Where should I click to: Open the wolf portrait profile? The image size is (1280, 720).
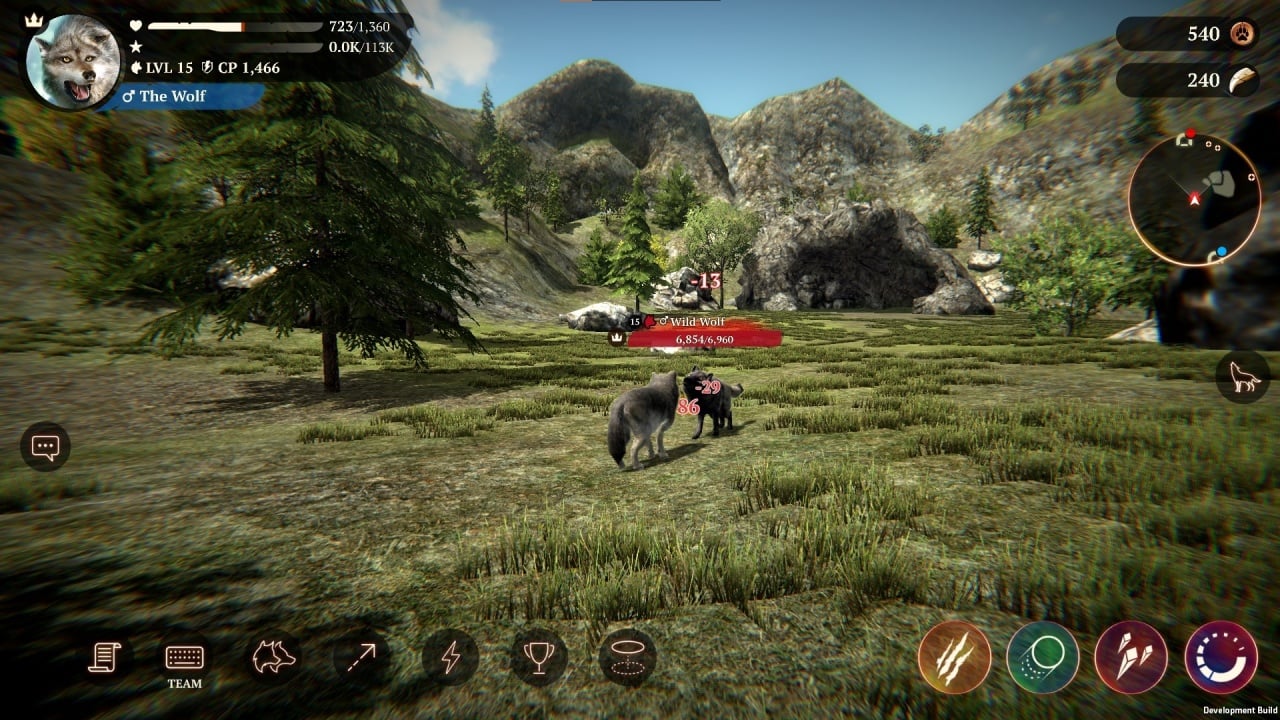(x=66, y=62)
